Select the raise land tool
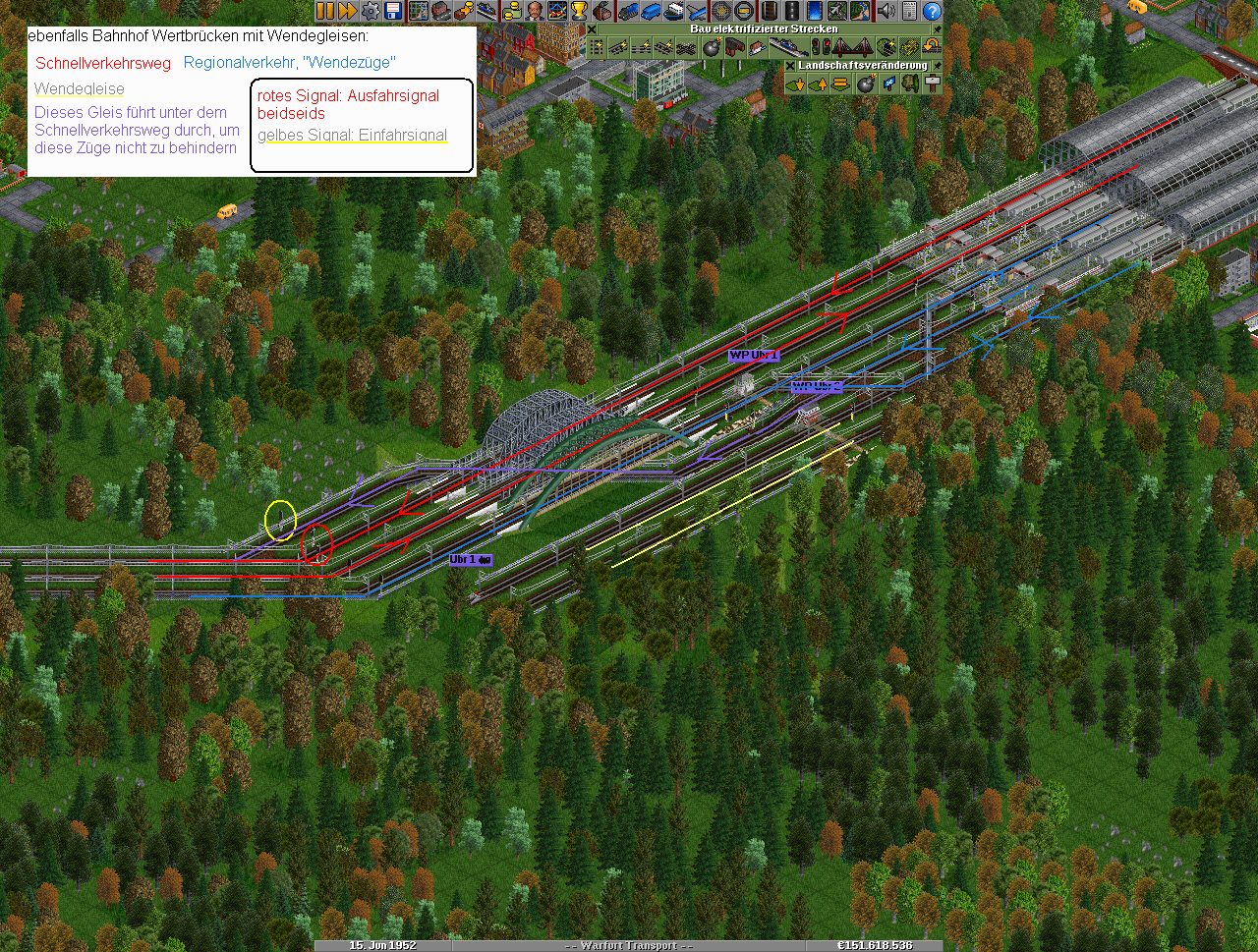 pyautogui.click(x=818, y=84)
